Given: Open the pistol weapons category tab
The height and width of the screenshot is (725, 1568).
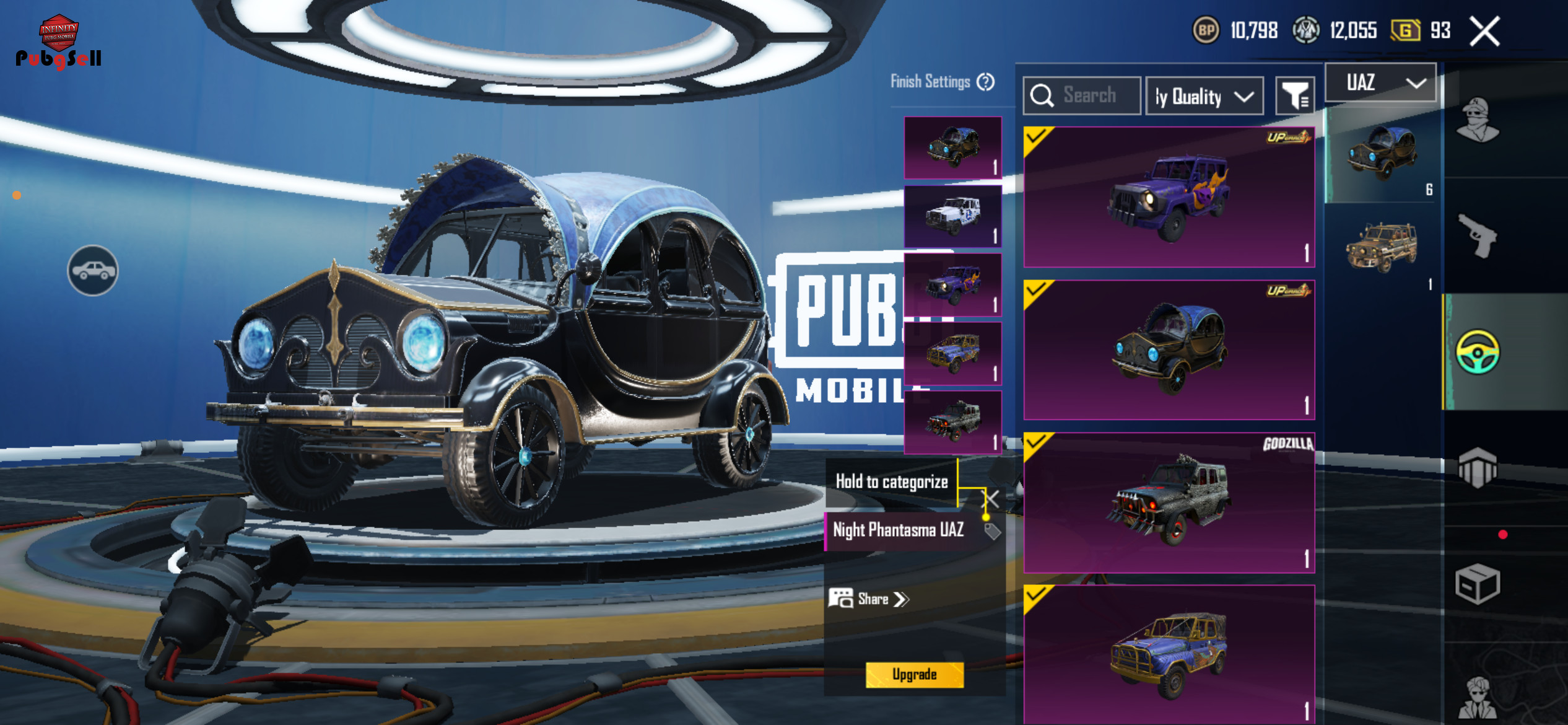Looking at the screenshot, I should pos(1478,236).
